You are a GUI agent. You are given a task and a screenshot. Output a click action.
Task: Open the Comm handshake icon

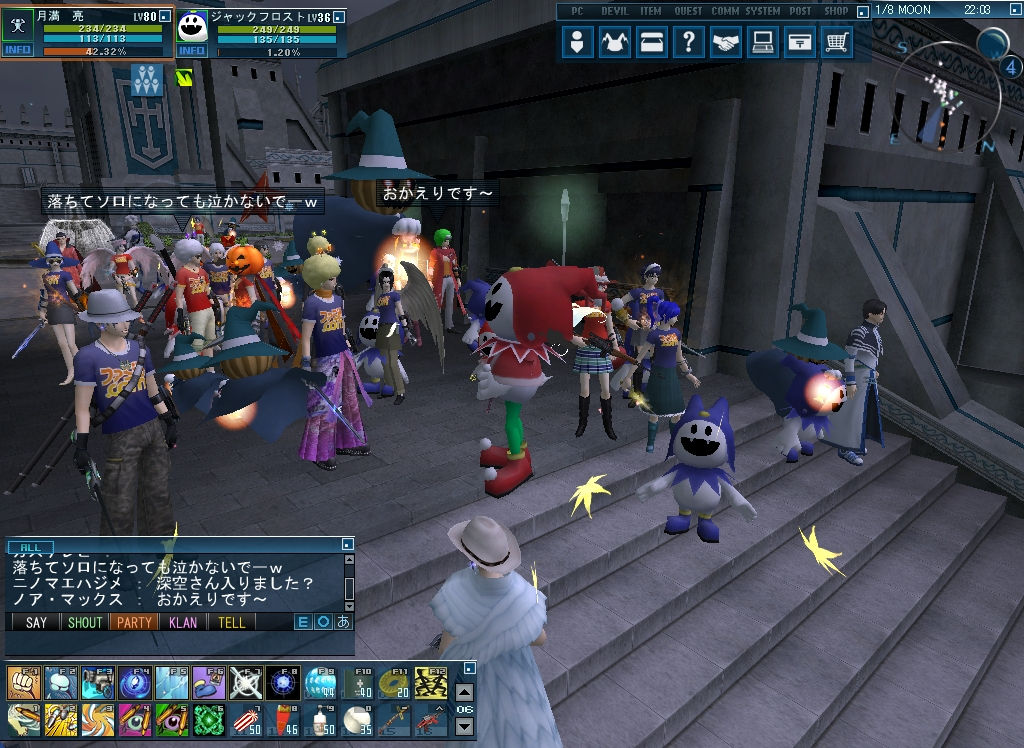[725, 43]
